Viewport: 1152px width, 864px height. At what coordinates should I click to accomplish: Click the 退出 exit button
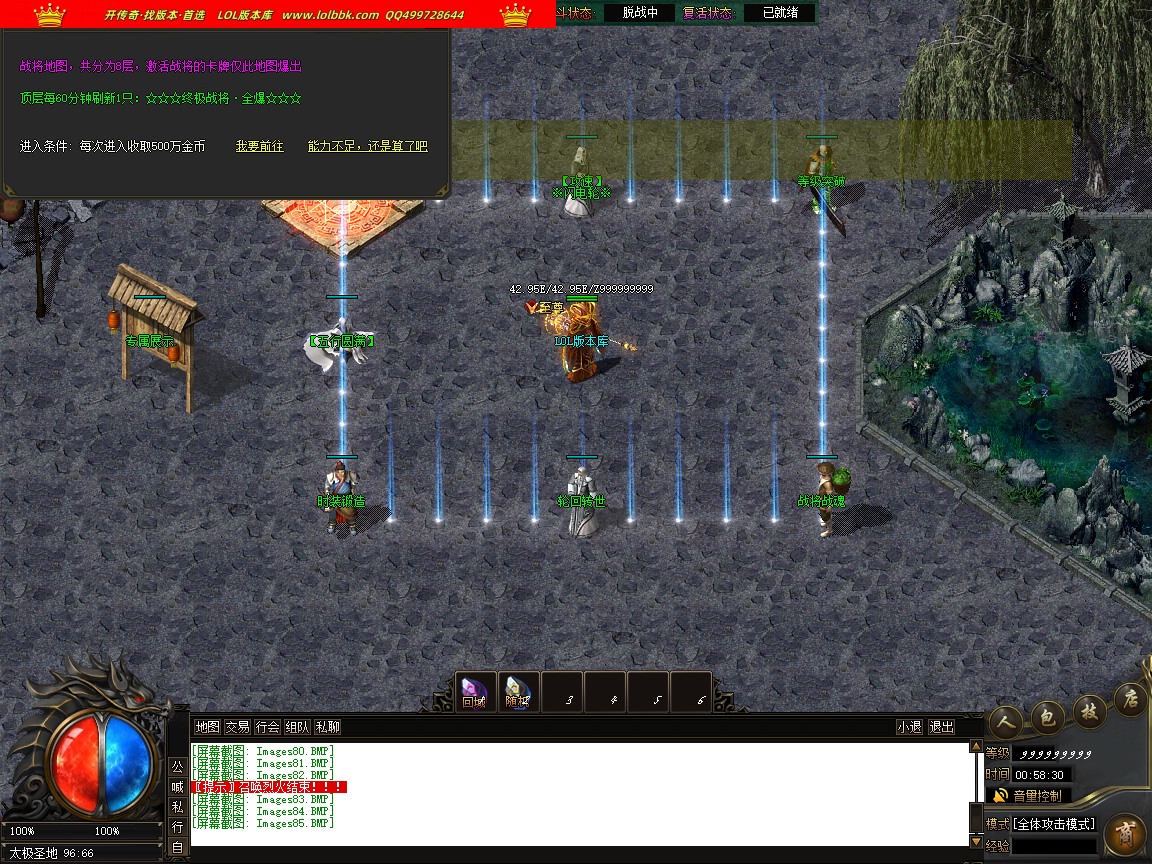point(941,727)
